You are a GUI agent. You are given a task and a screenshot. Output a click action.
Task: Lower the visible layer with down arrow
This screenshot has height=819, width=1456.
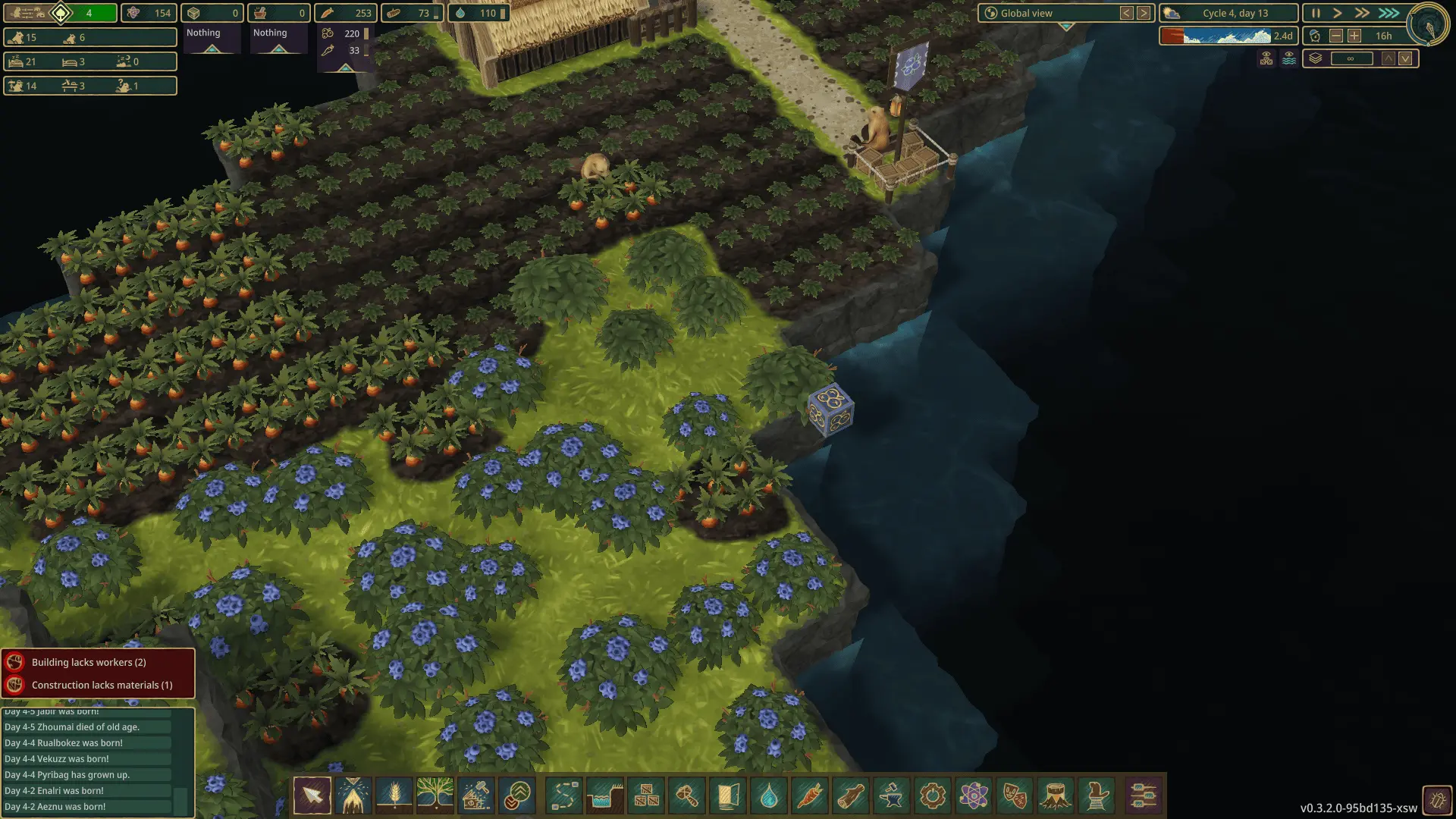(x=1406, y=58)
